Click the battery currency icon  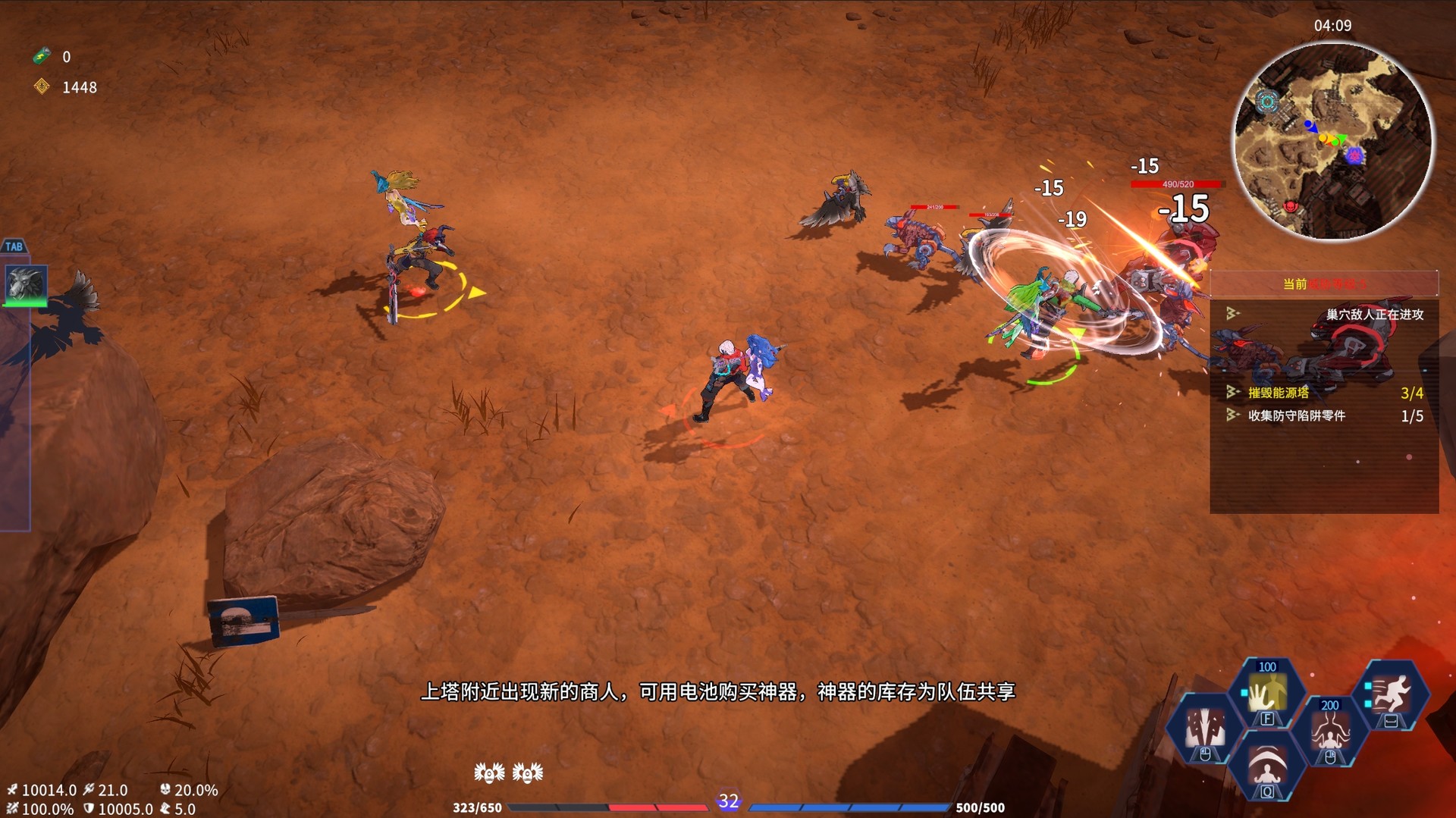click(x=40, y=55)
